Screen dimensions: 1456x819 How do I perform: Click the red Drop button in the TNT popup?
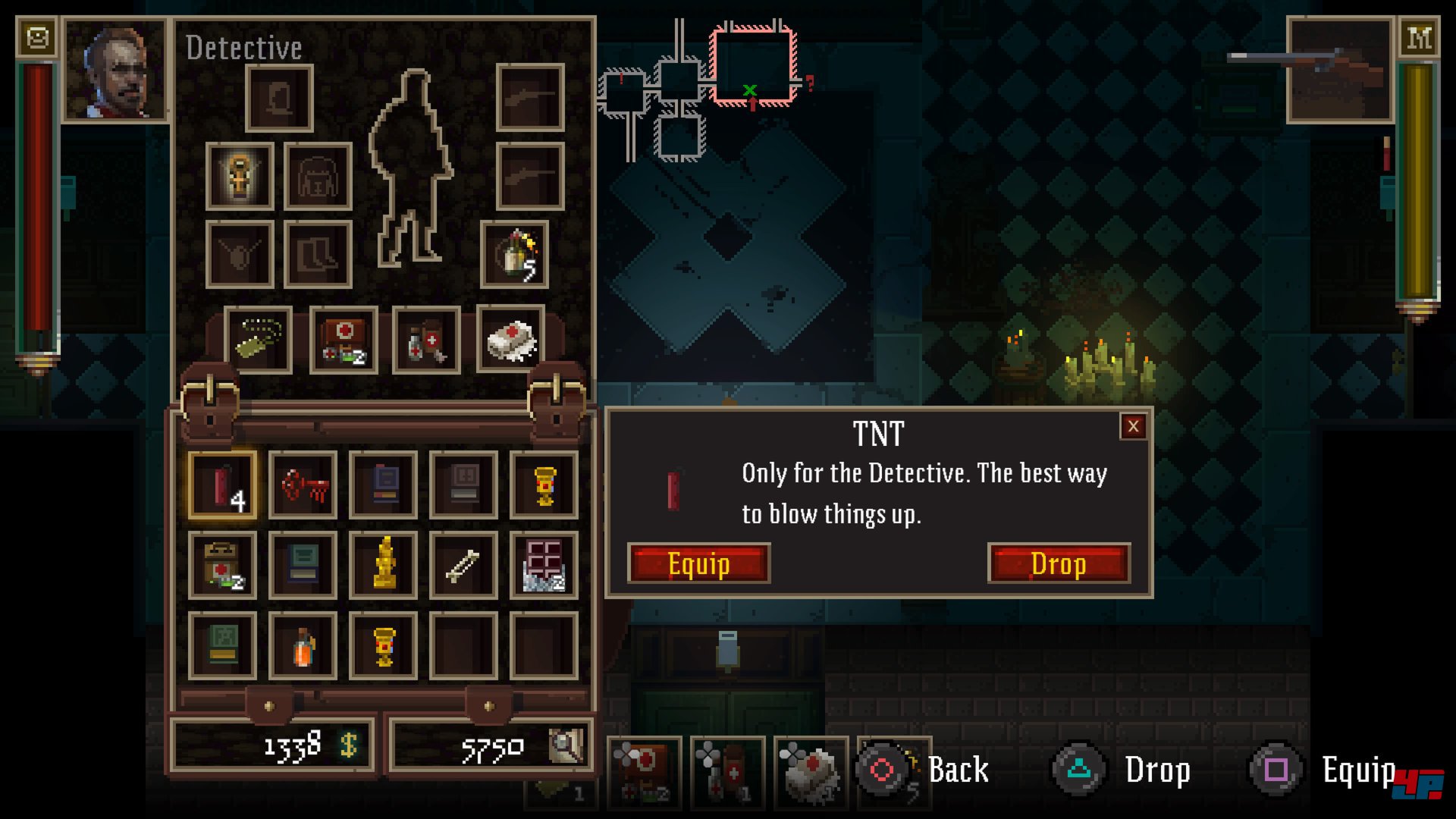(x=1059, y=563)
